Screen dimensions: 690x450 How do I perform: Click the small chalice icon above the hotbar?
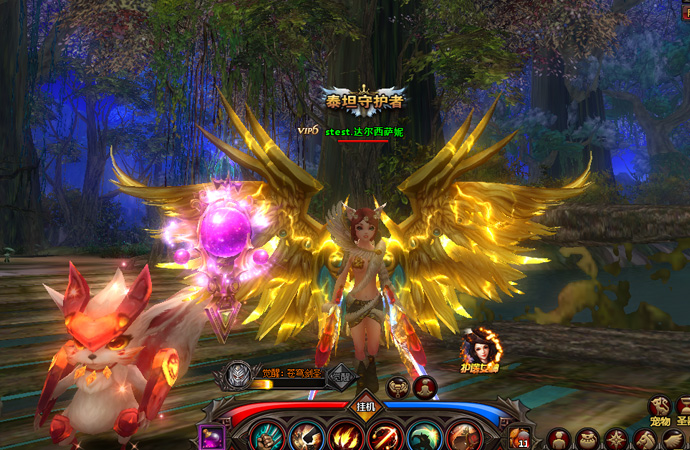click(x=397, y=385)
